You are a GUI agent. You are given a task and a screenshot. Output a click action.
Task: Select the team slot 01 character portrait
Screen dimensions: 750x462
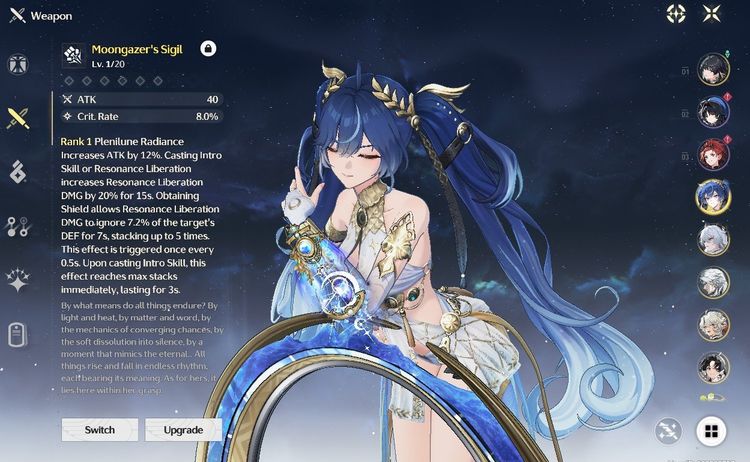tap(713, 70)
